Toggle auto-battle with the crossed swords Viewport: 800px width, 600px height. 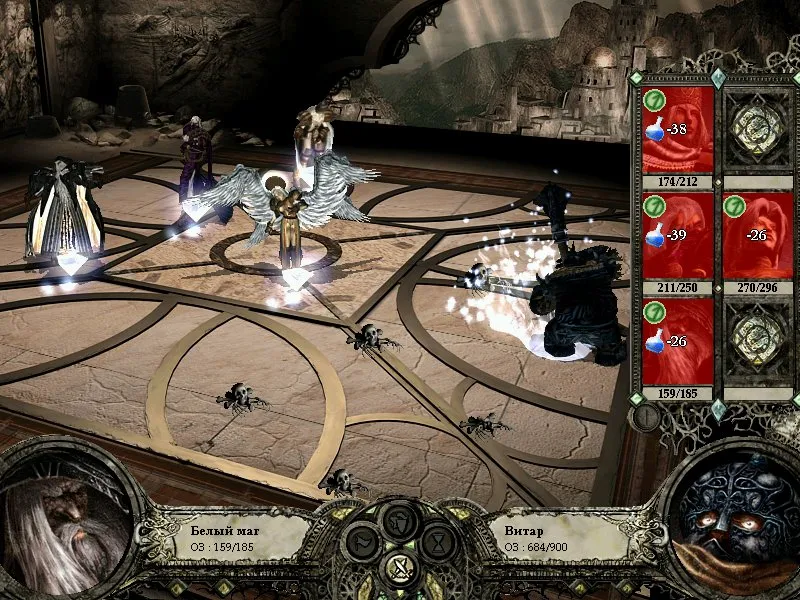click(x=400, y=570)
